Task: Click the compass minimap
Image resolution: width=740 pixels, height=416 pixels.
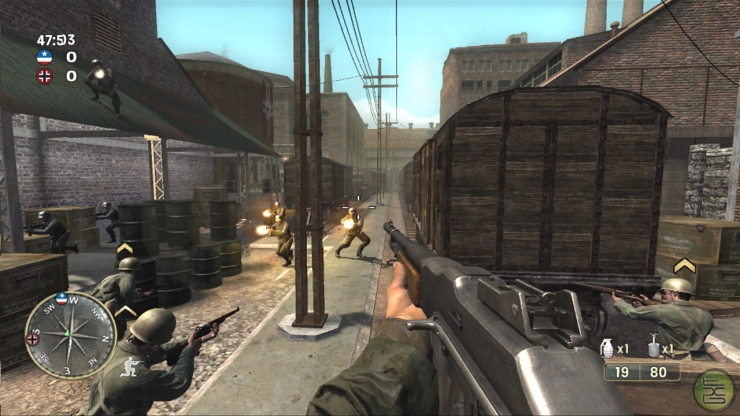Action: [x=70, y=335]
